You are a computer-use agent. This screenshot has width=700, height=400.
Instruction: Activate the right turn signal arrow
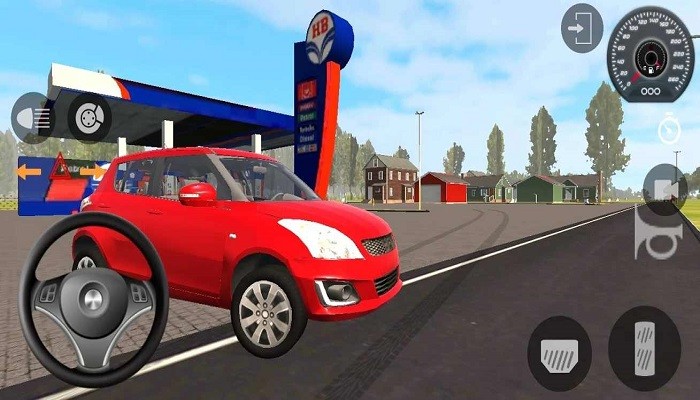[x=92, y=171]
